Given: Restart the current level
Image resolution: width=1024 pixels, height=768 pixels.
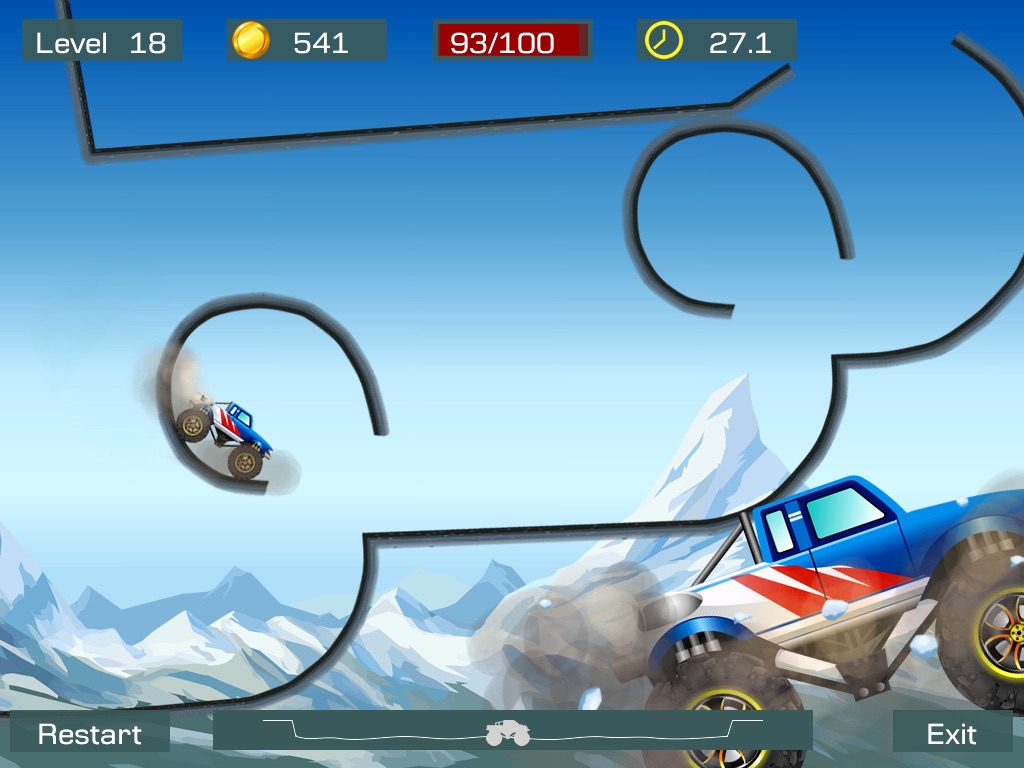Looking at the screenshot, I should [90, 734].
